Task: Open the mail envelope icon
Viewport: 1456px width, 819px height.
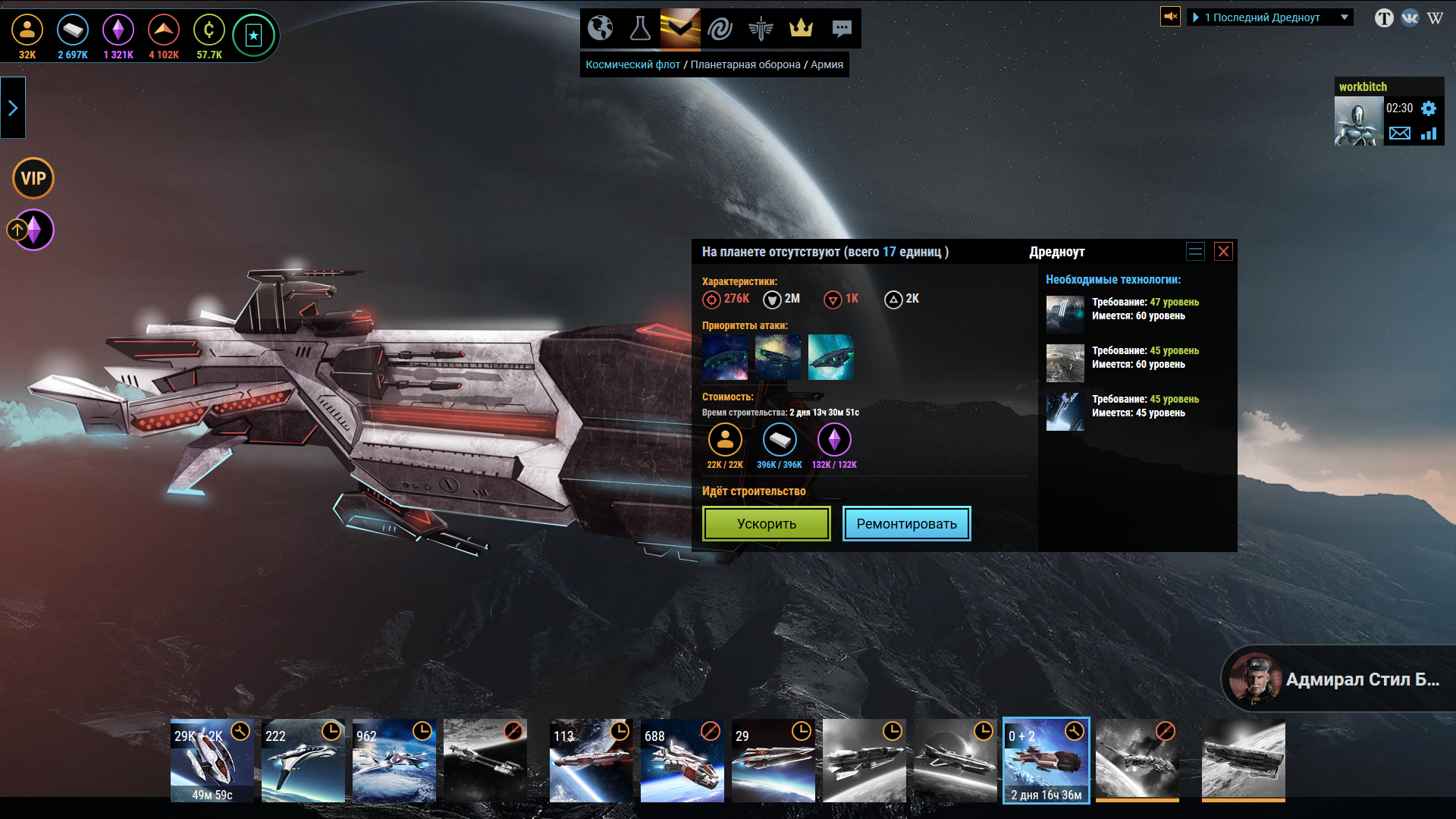Action: (x=1399, y=133)
